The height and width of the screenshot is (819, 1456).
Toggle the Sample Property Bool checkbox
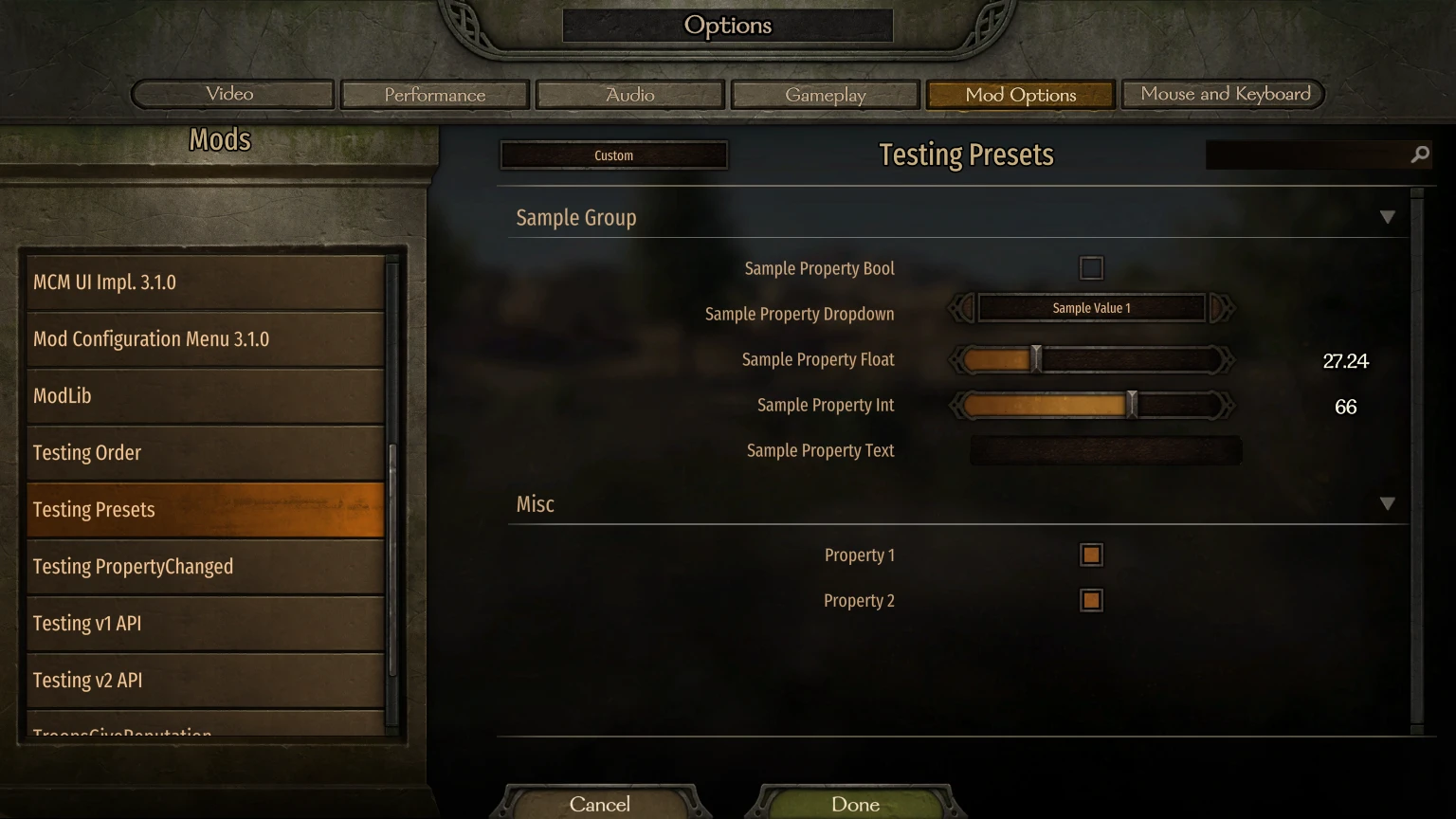pos(1090,267)
